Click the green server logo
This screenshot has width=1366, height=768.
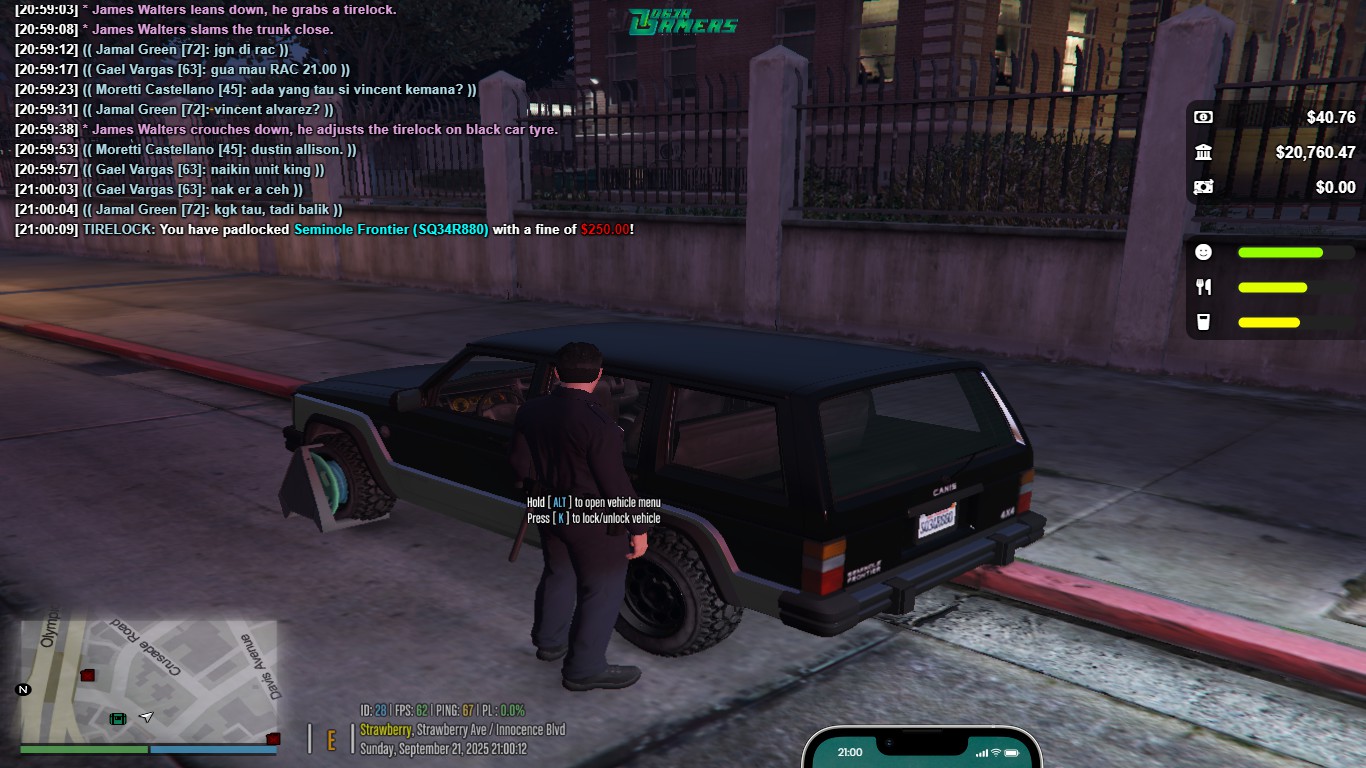click(684, 21)
